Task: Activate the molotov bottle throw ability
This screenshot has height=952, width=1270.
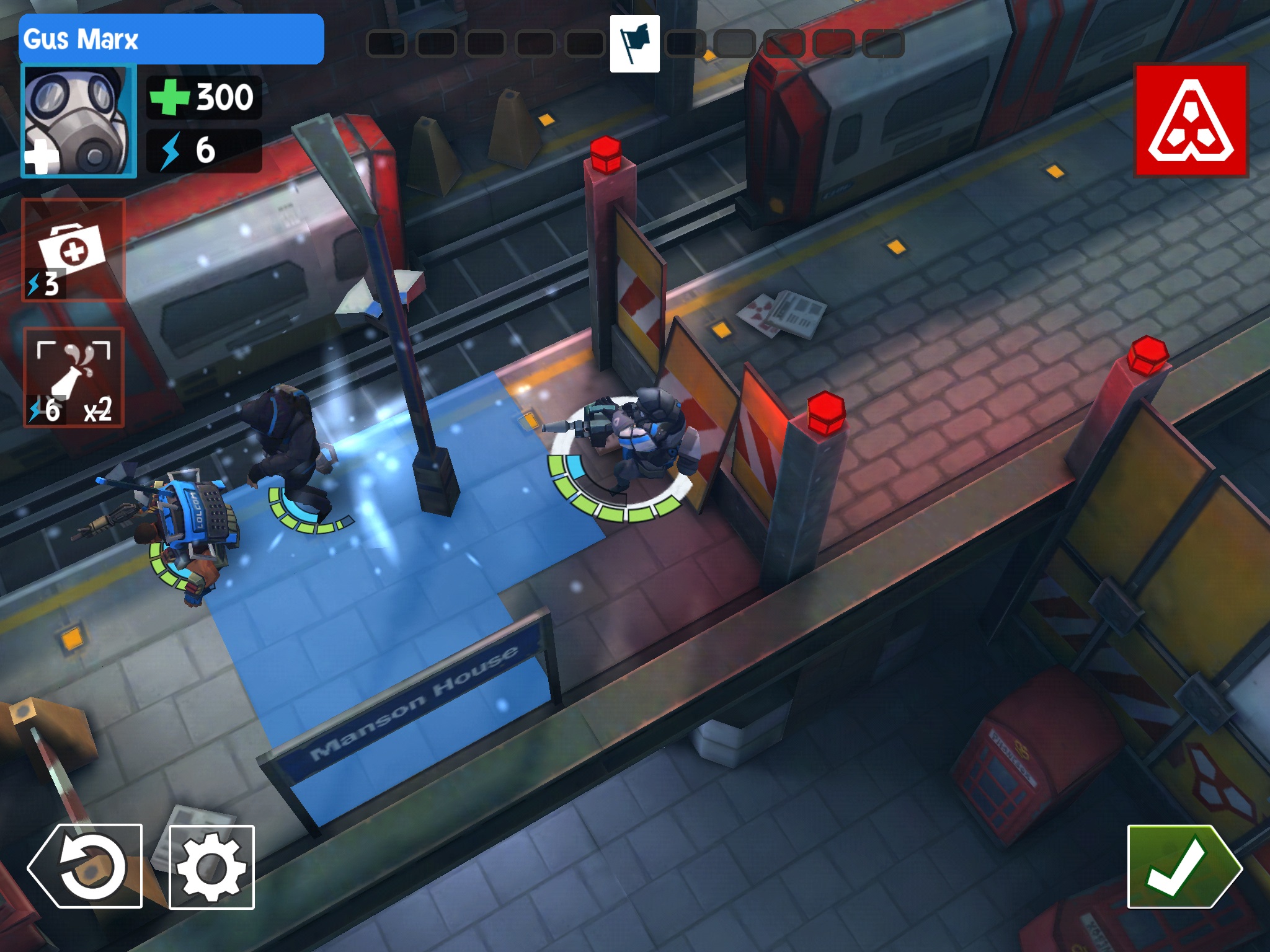Action: [x=74, y=377]
